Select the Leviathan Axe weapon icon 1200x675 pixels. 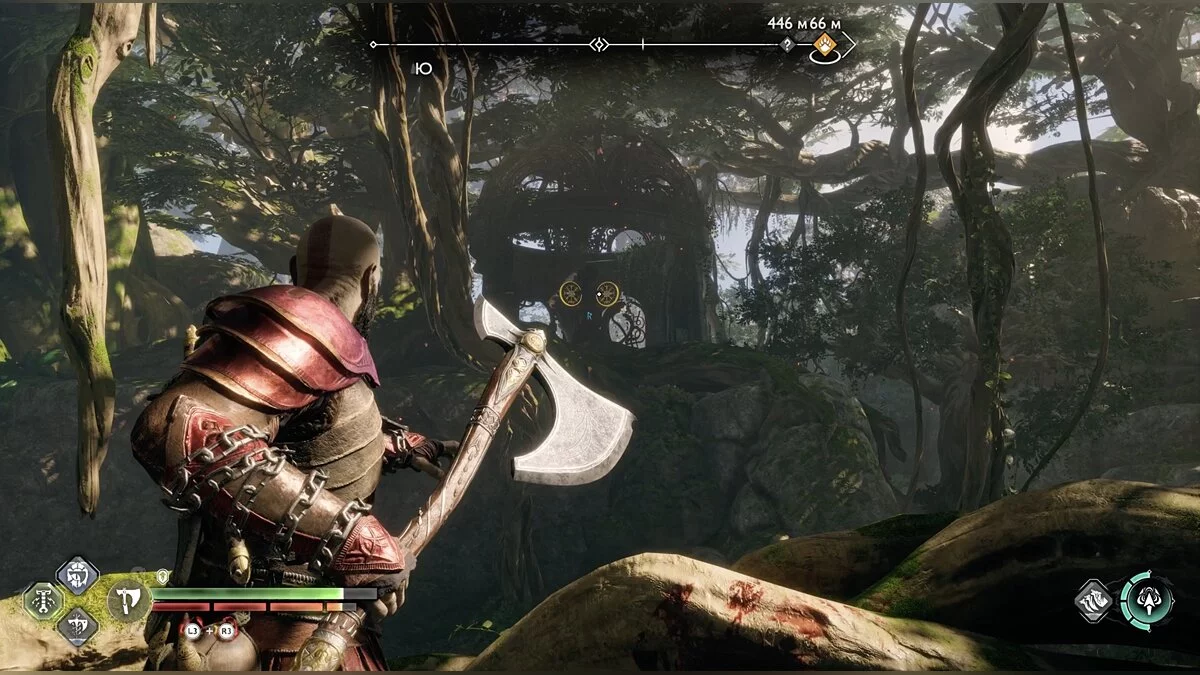click(x=129, y=601)
